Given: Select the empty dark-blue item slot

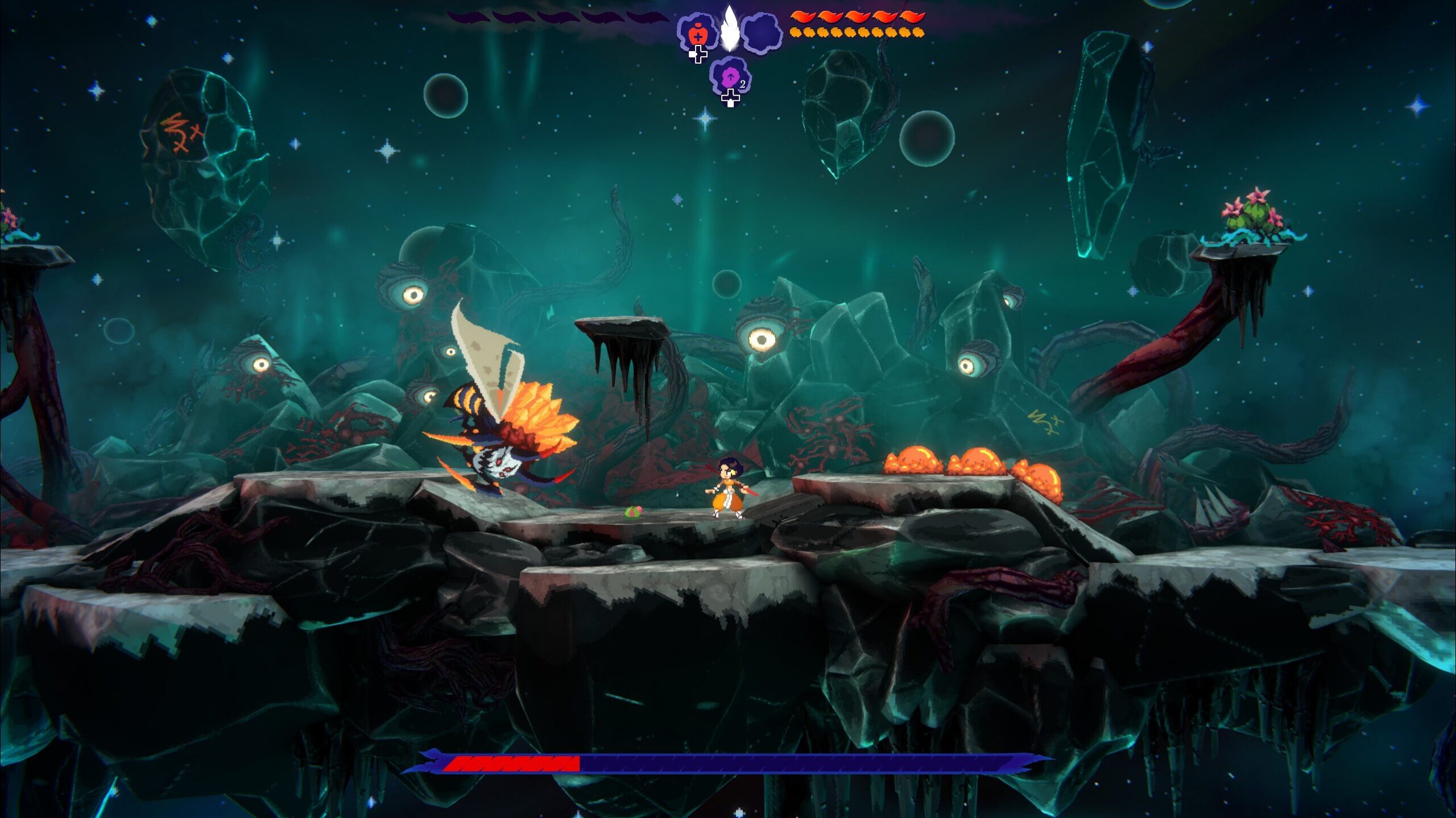Looking at the screenshot, I should click(x=762, y=34).
